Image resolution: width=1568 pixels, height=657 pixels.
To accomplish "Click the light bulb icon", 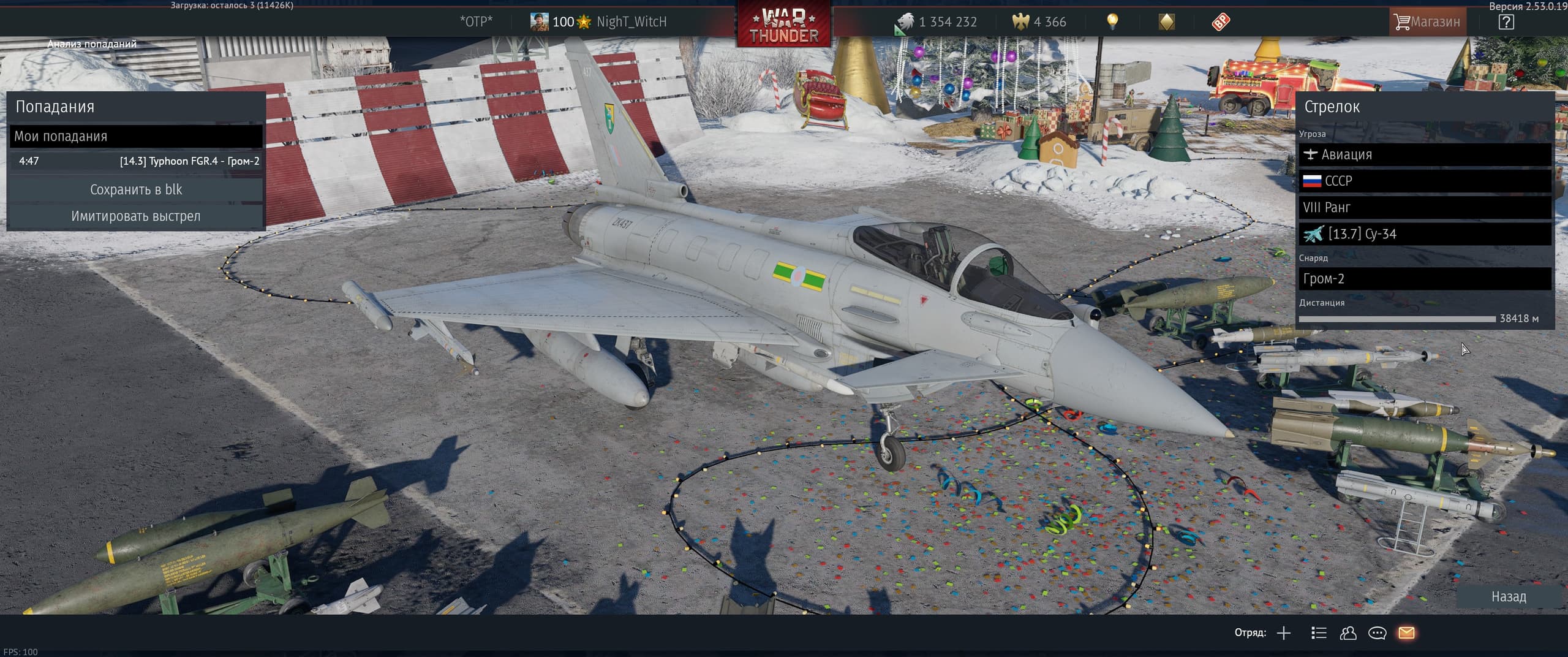I will pos(1112,22).
